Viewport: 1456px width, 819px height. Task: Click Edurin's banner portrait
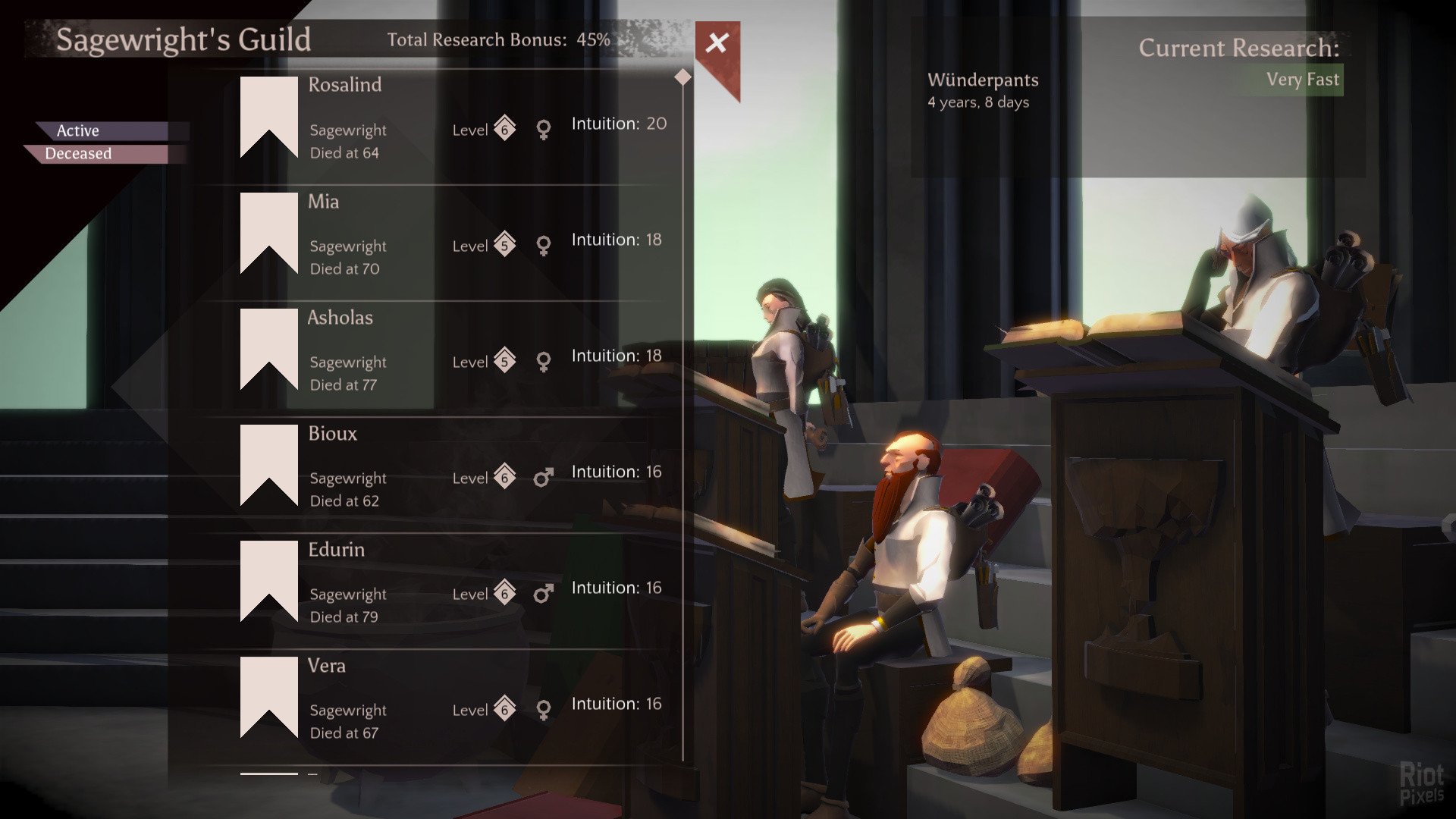268,579
